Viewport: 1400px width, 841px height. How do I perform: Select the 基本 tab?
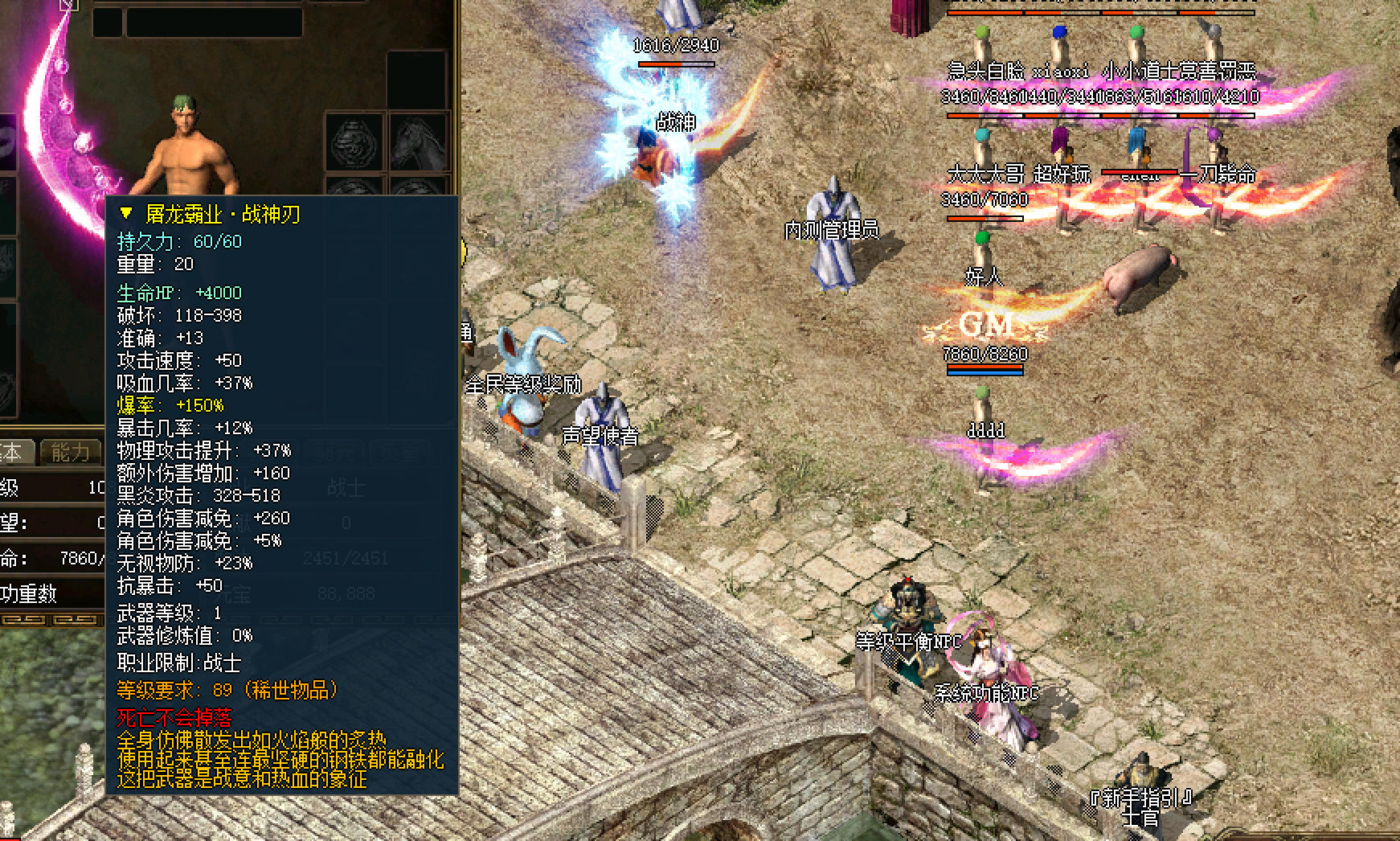[x=14, y=453]
